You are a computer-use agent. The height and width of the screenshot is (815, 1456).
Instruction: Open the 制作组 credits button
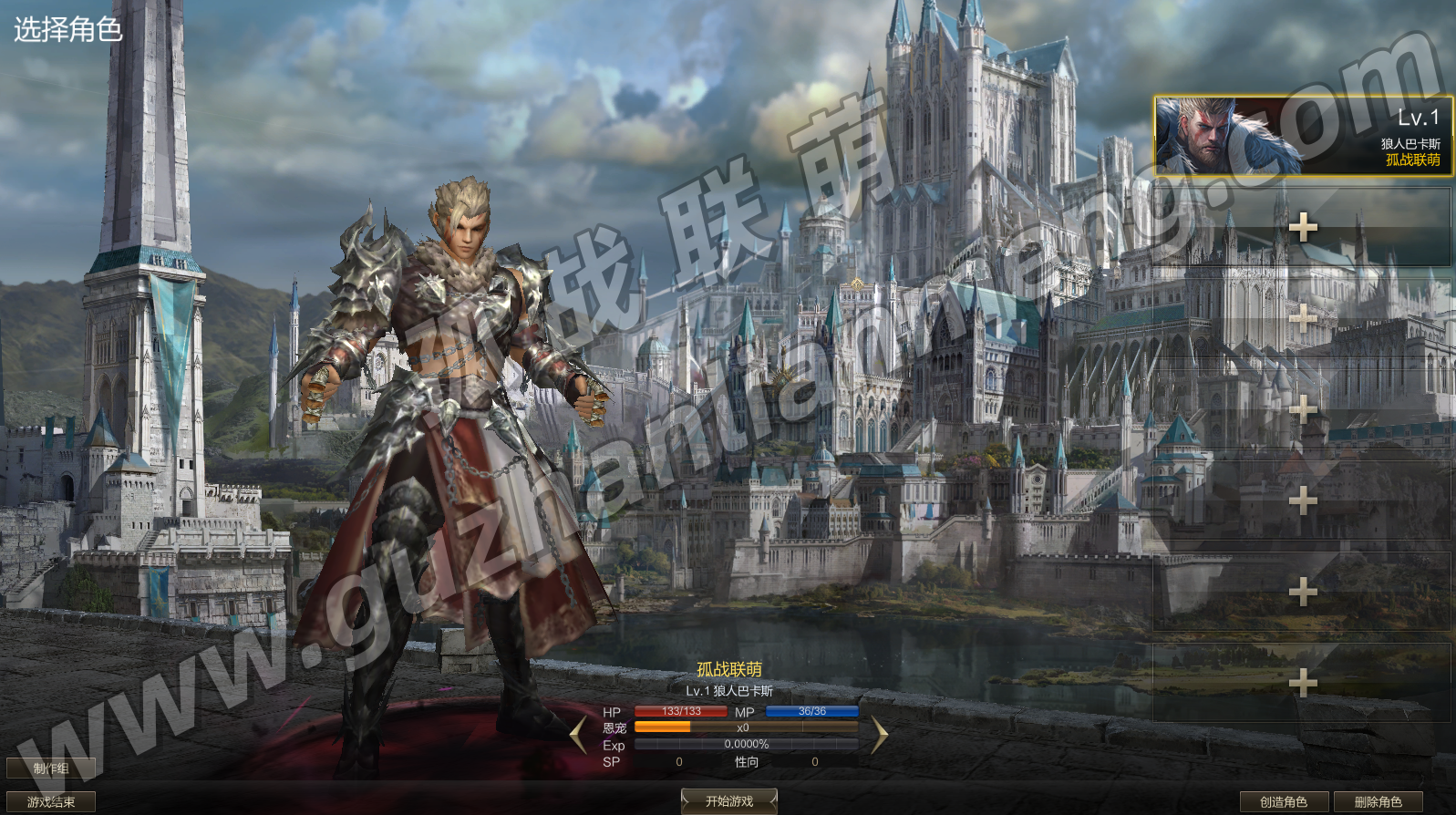(51, 769)
